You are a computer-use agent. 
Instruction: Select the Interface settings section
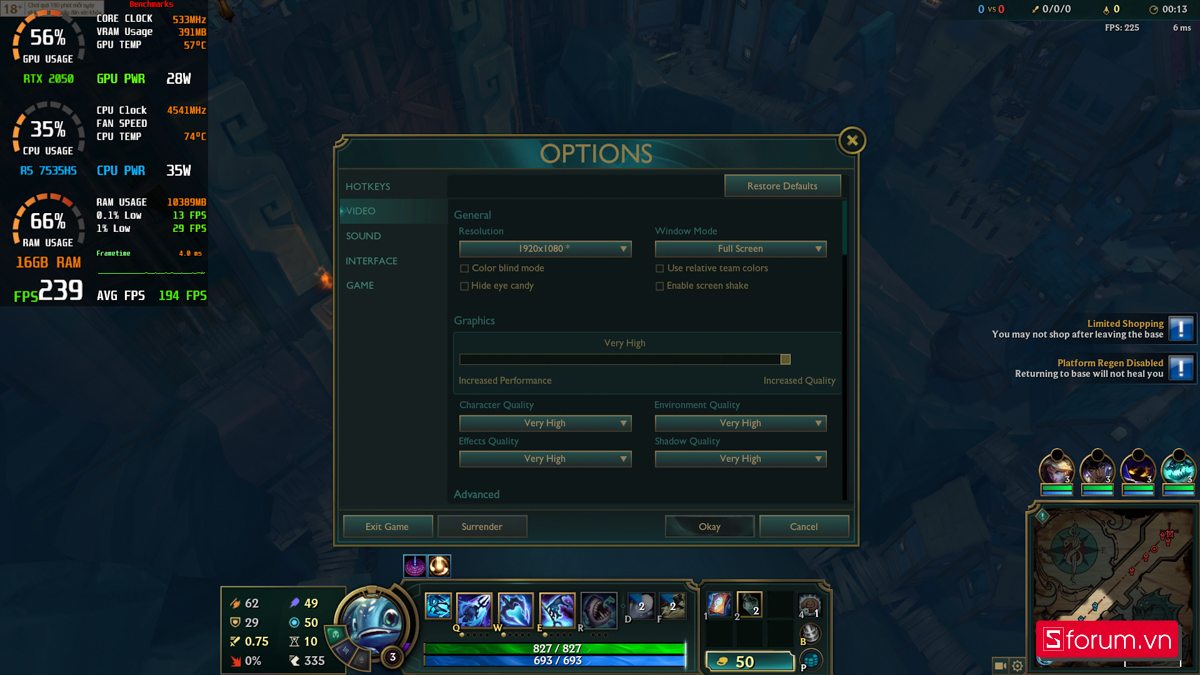click(x=371, y=261)
